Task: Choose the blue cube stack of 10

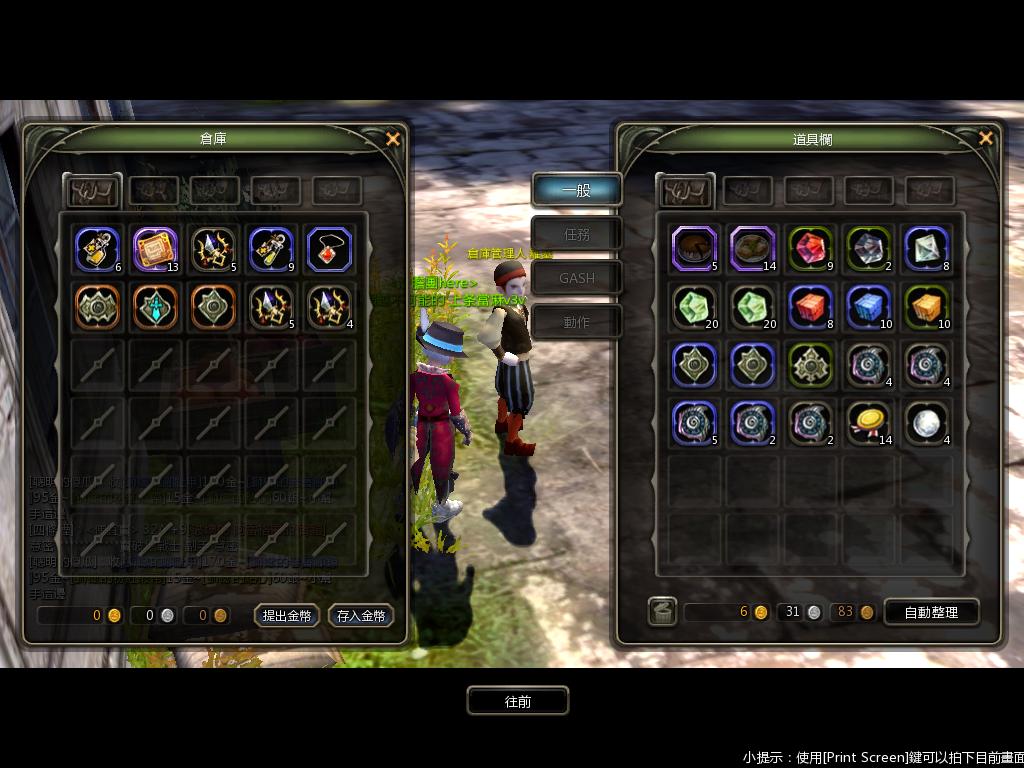Action: (869, 307)
